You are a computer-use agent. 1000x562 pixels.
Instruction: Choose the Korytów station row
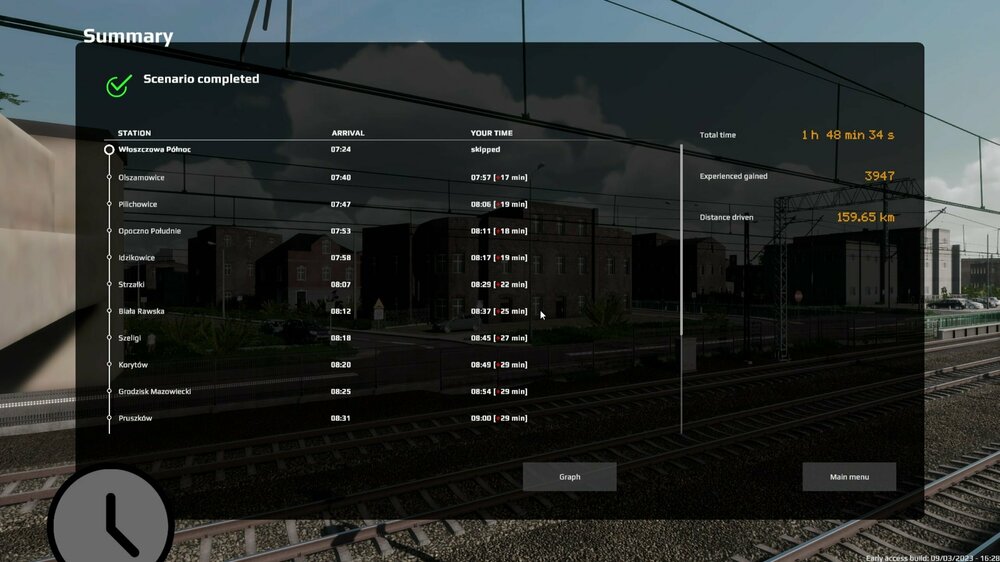pyautogui.click(x=132, y=365)
